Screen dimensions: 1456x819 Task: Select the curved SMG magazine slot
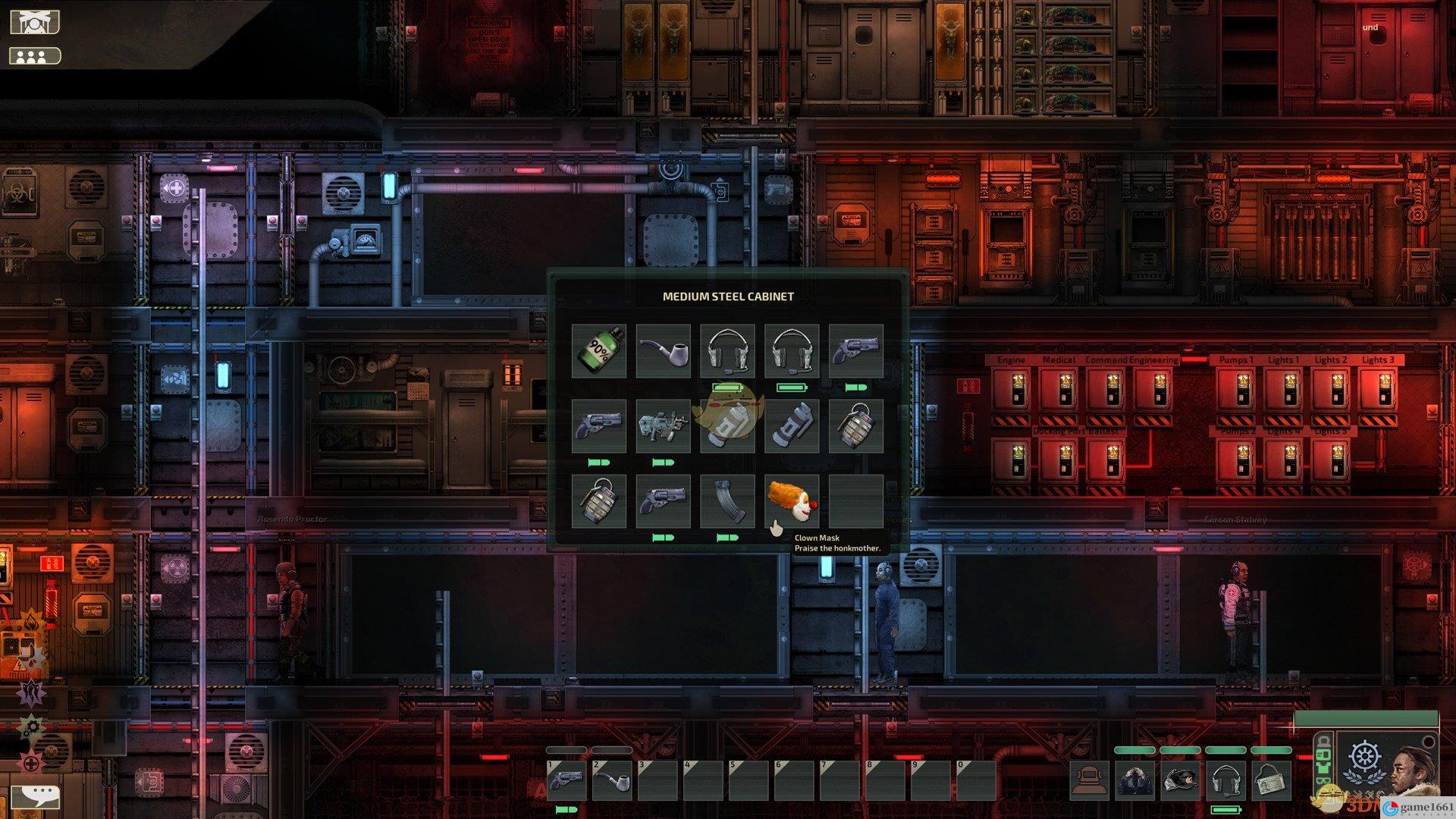pos(727,501)
